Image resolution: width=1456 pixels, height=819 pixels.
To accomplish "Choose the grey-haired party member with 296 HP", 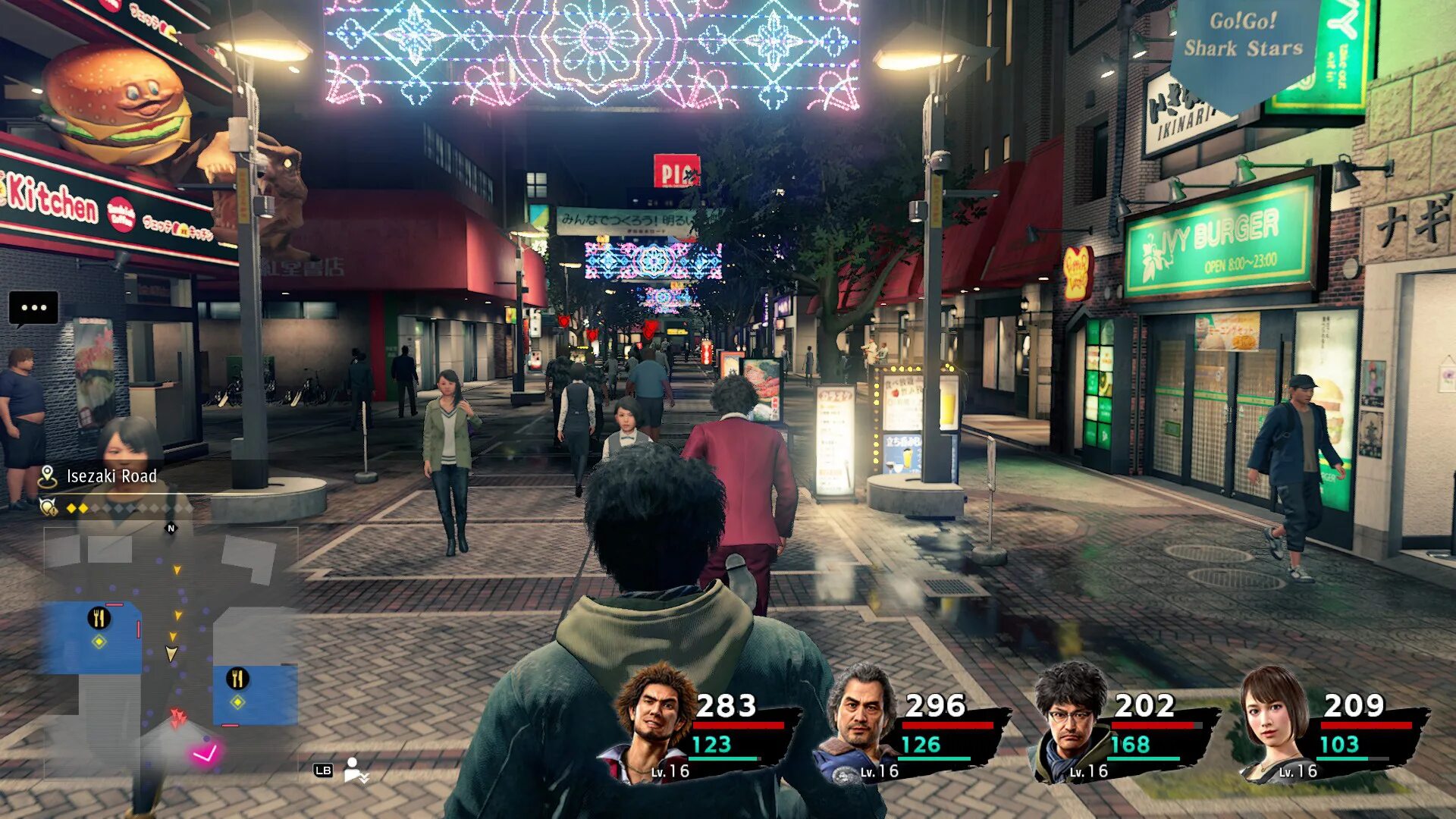I will (x=861, y=720).
